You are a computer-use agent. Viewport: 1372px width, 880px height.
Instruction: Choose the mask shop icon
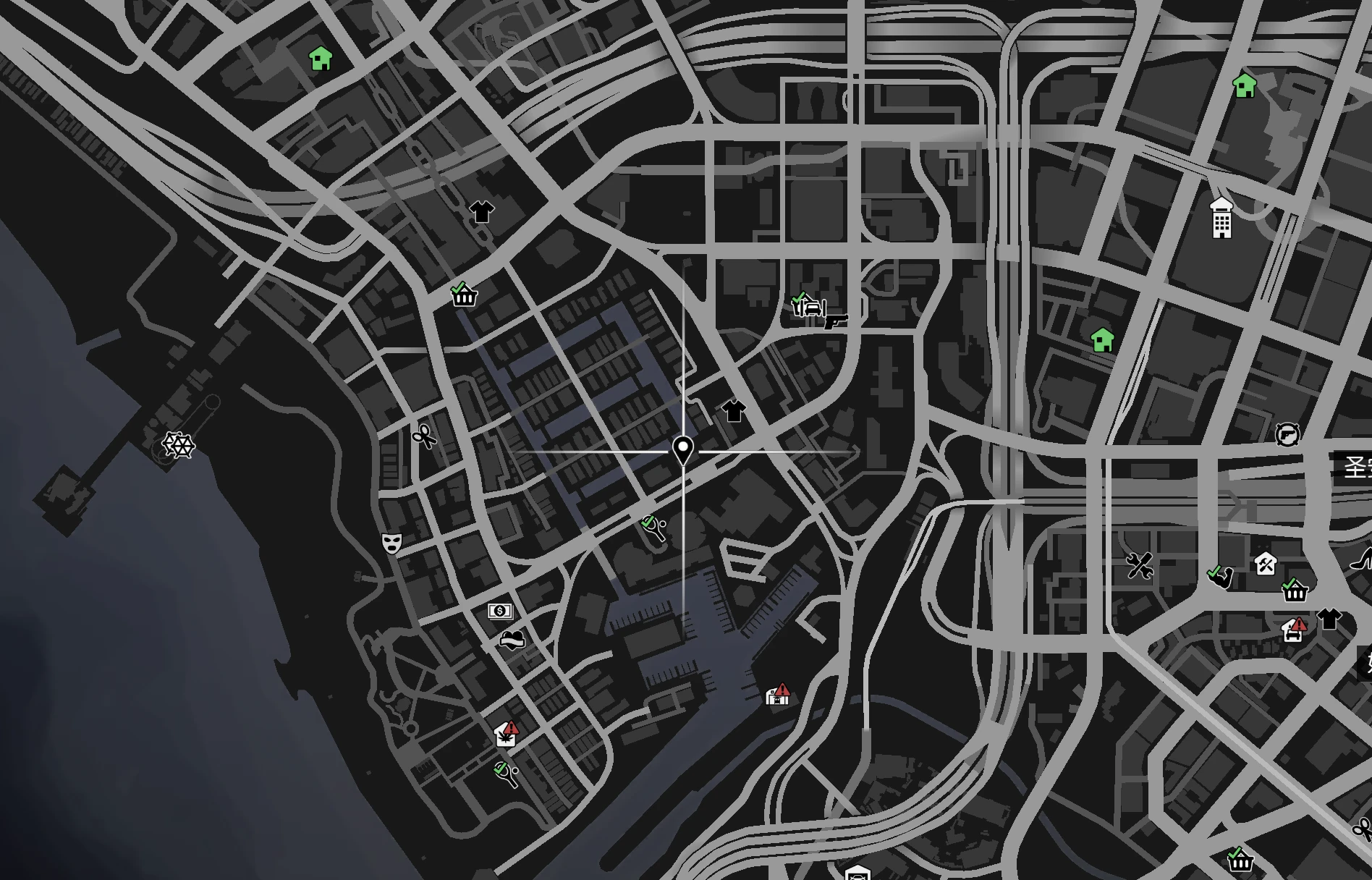(391, 543)
